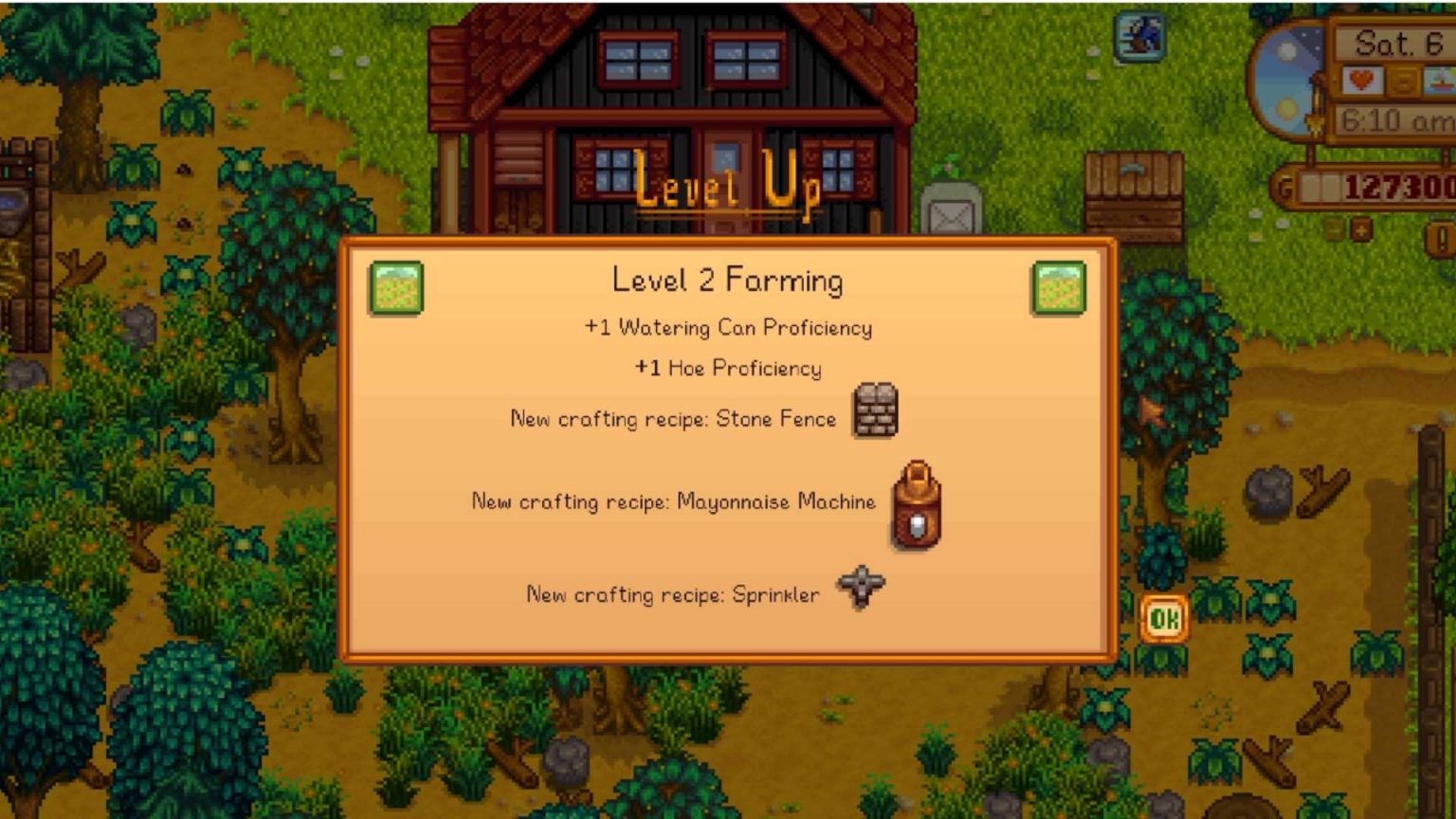Click the +1 Hoe Proficiency text
This screenshot has height=819, width=1456.
[728, 369]
